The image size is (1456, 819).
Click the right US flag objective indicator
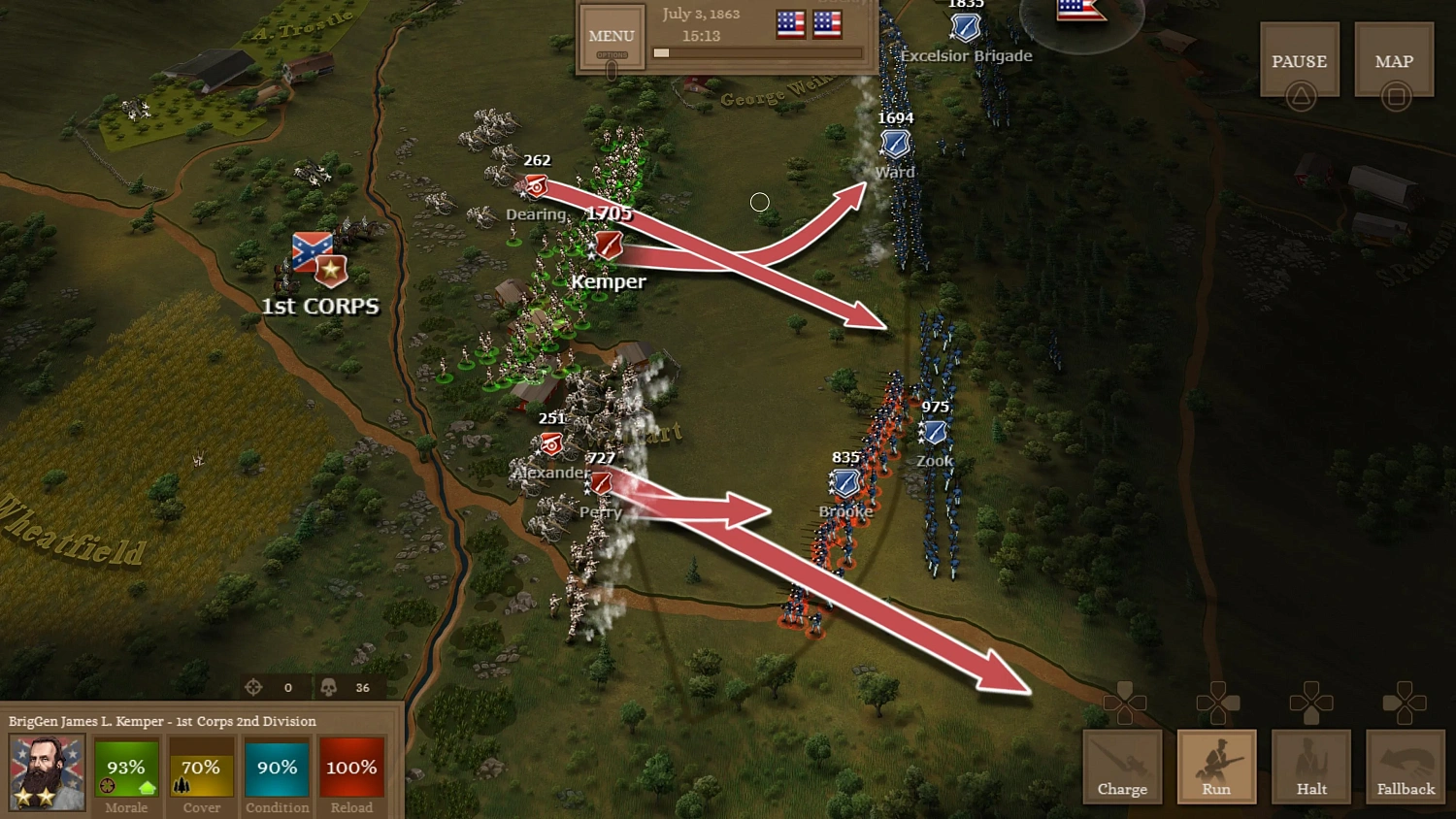coord(826,23)
